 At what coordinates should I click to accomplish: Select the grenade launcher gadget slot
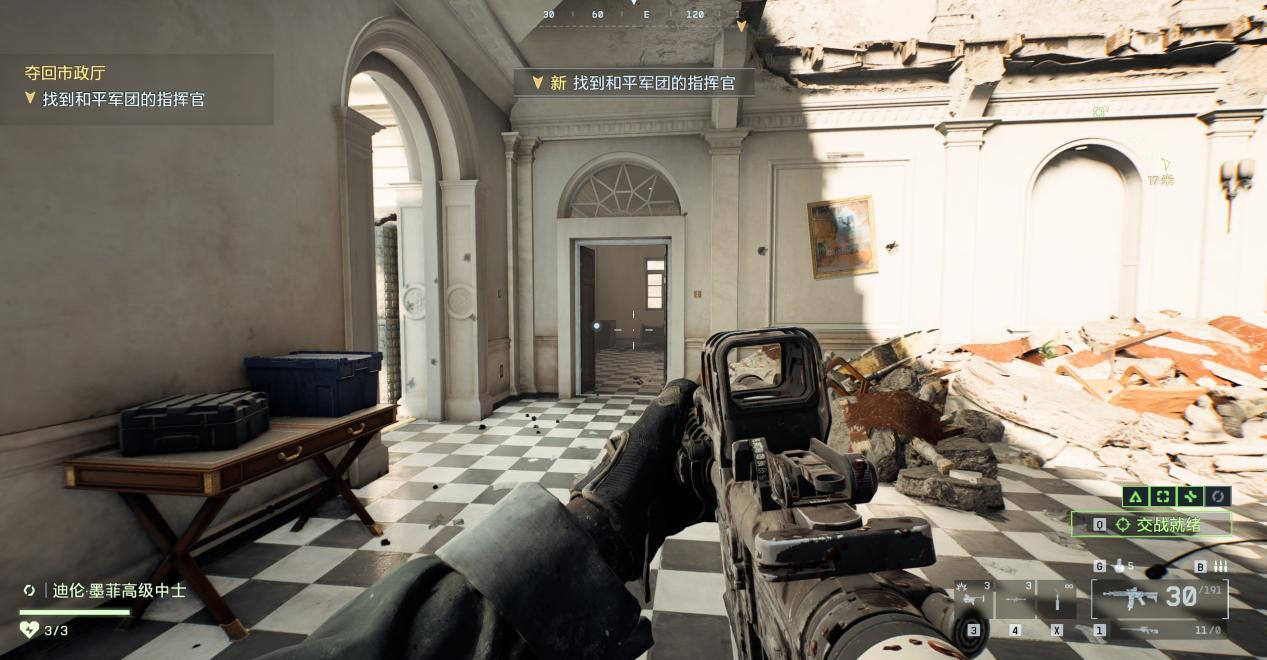click(973, 599)
